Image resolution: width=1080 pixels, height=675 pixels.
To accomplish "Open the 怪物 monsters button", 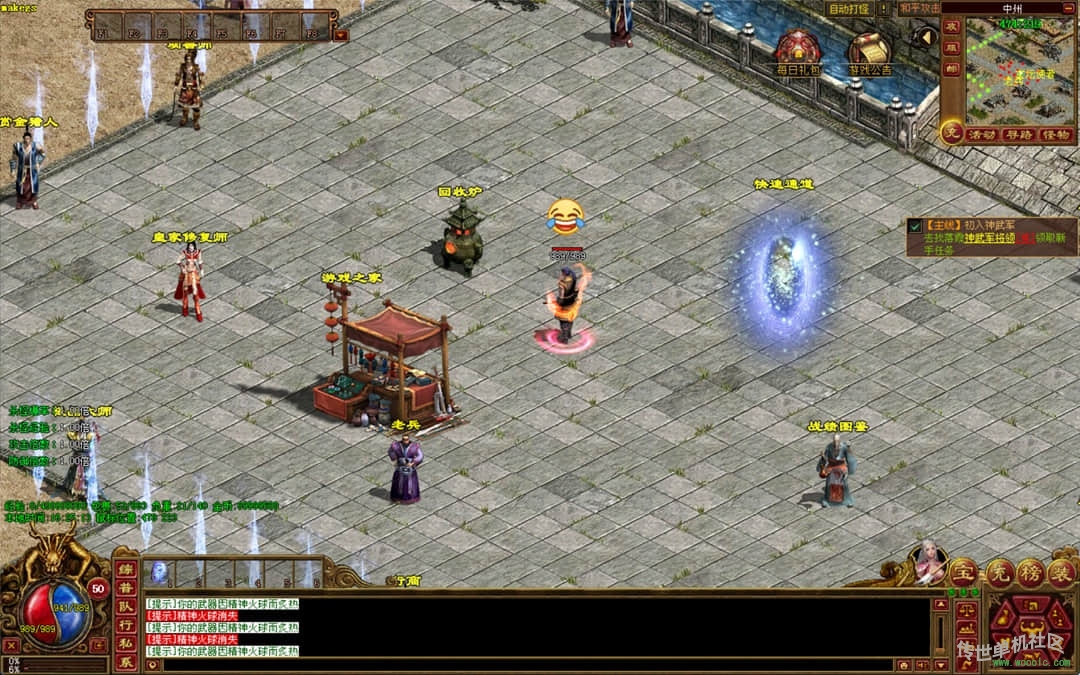I will tap(1055, 135).
